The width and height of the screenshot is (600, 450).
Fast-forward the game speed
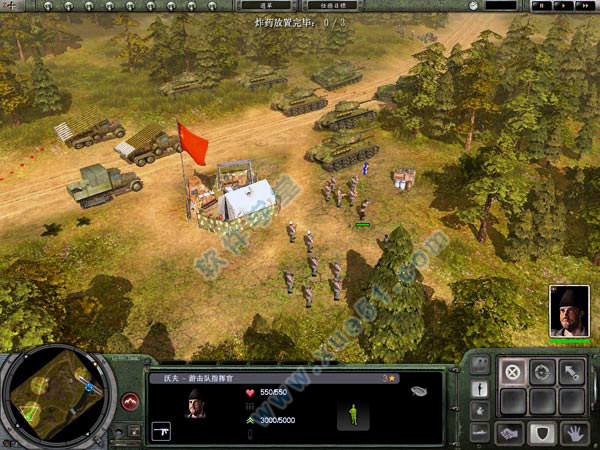[584, 6]
